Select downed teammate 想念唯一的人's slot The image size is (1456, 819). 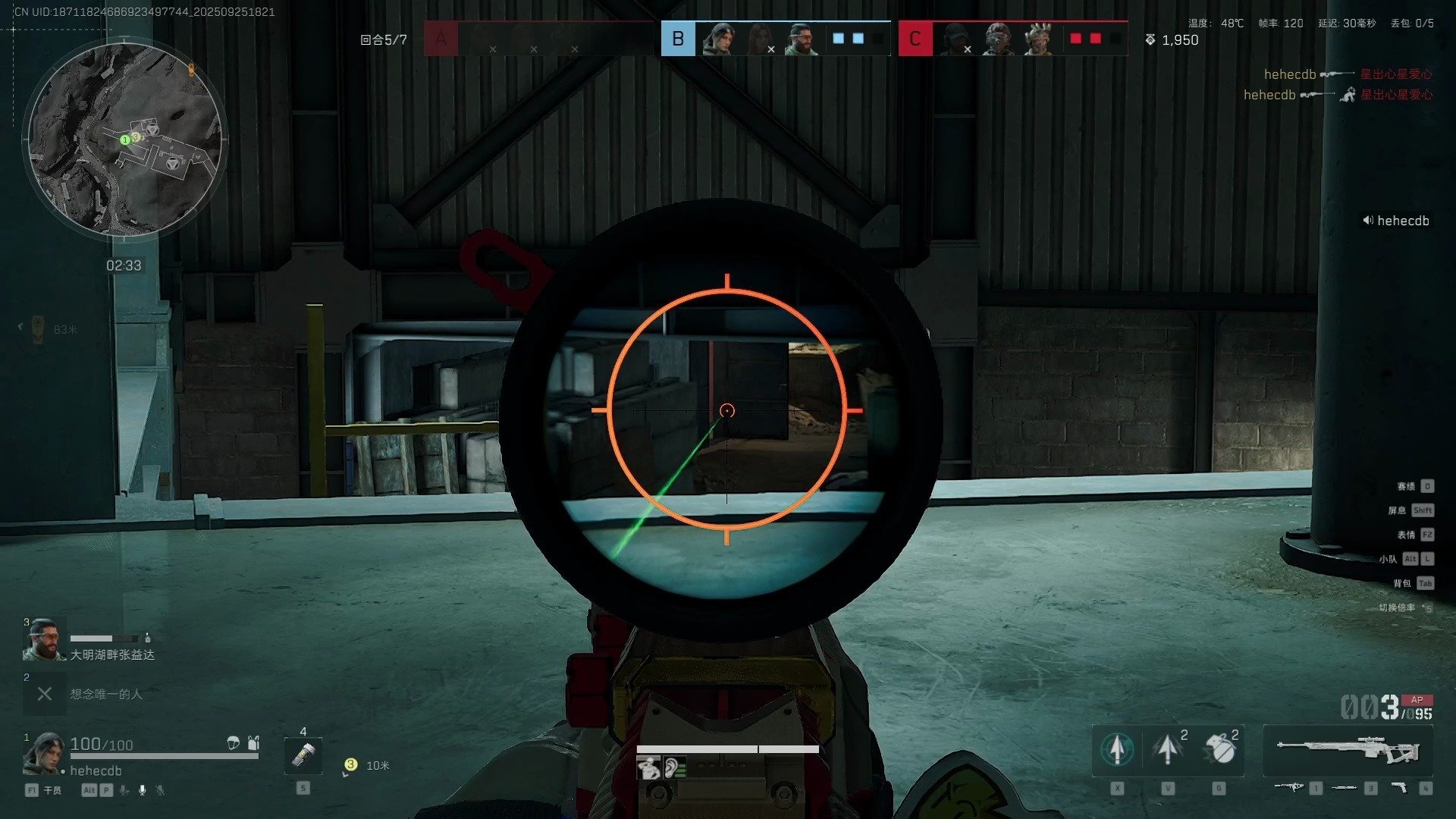click(x=45, y=694)
